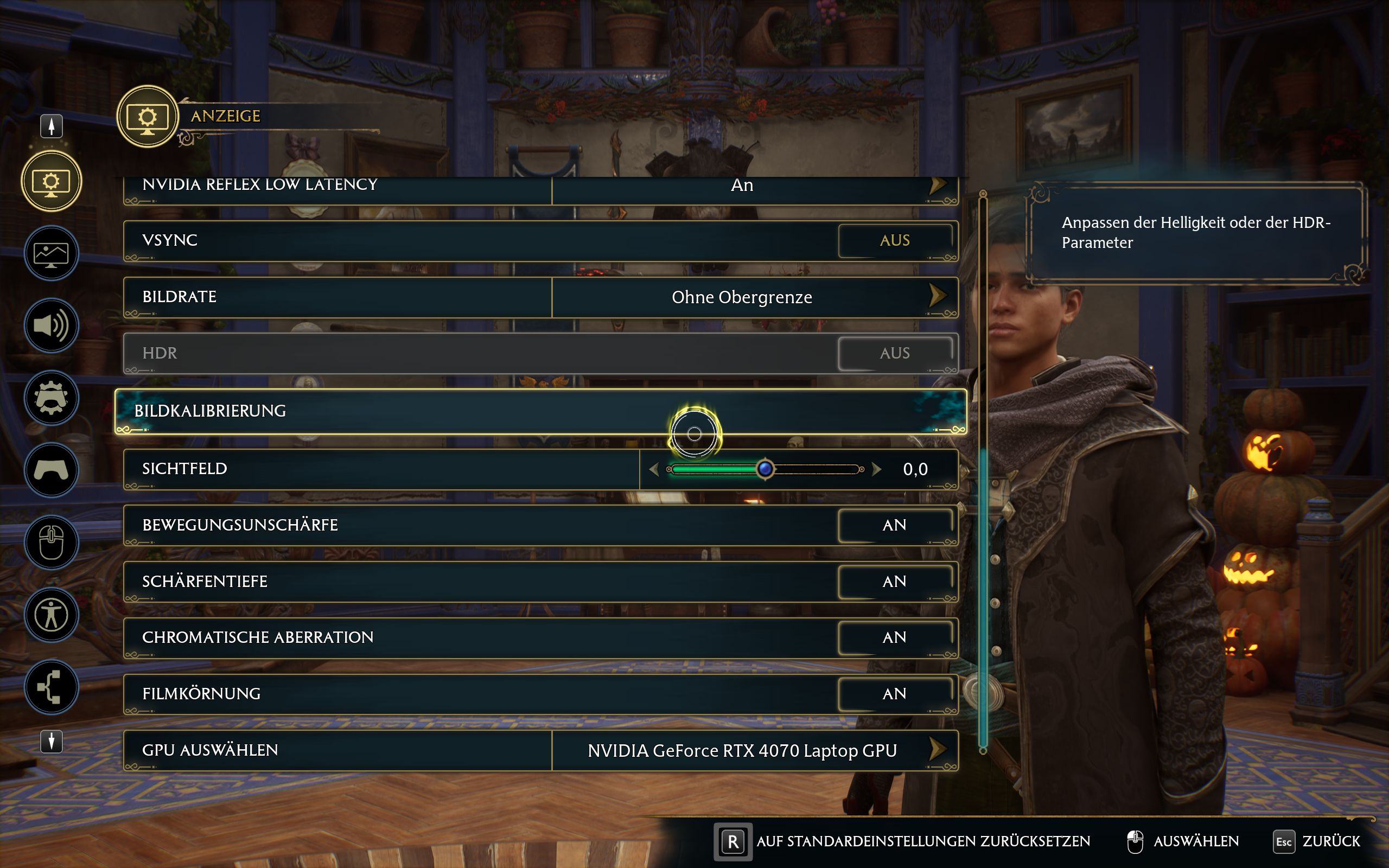Change Nvidia Reflex Low Latency option
This screenshot has height=868, width=1389.
[937, 186]
